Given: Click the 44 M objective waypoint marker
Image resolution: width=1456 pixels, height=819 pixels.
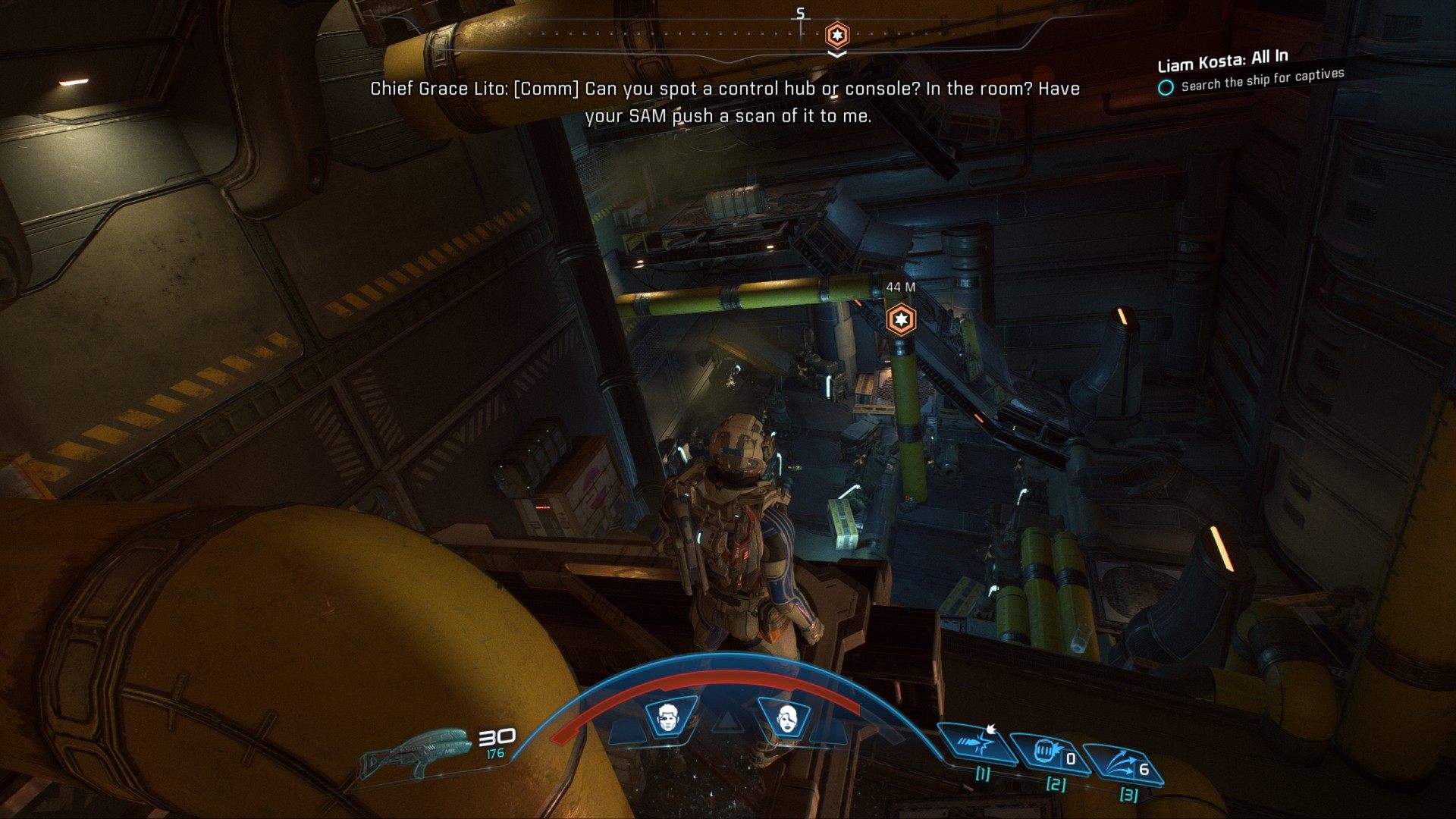Looking at the screenshot, I should pos(900,318).
